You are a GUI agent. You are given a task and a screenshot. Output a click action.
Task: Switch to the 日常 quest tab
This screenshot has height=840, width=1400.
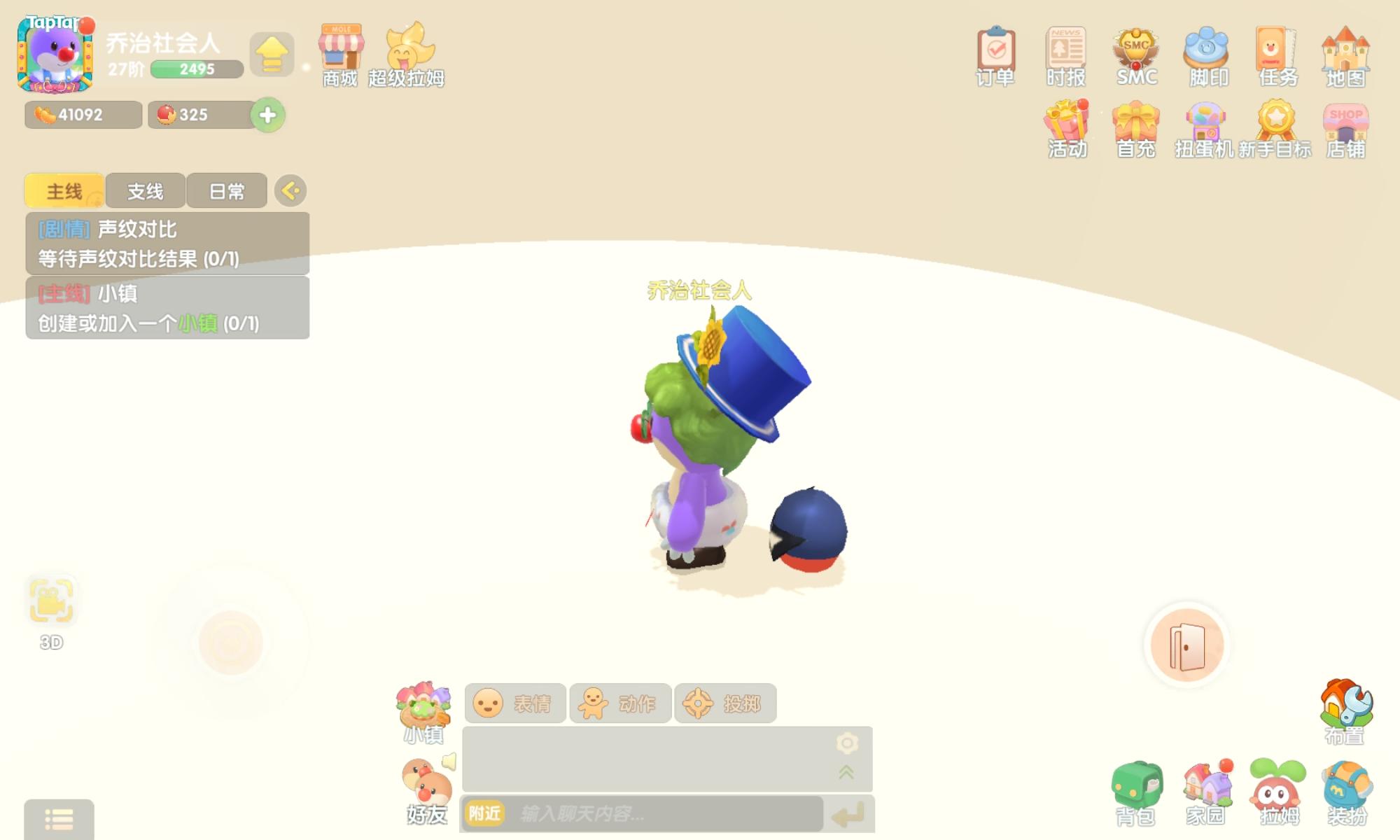[x=226, y=190]
